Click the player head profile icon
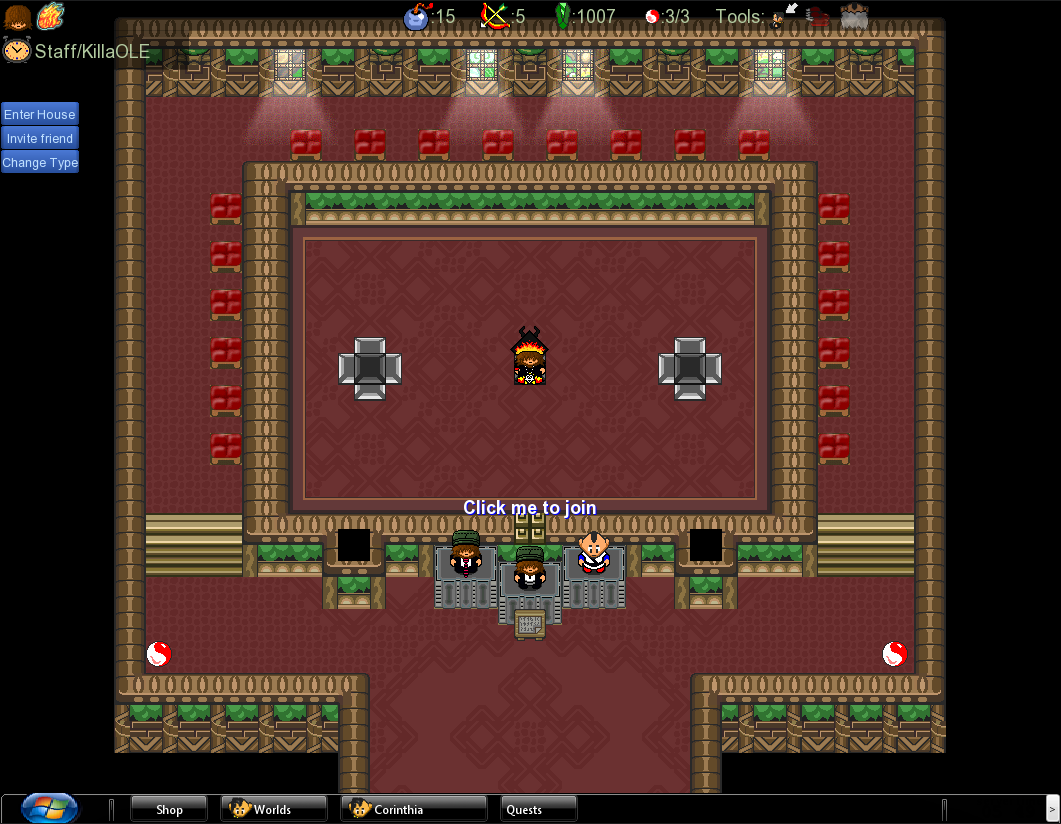Viewport: 1061px width, 824px height. [x=17, y=17]
